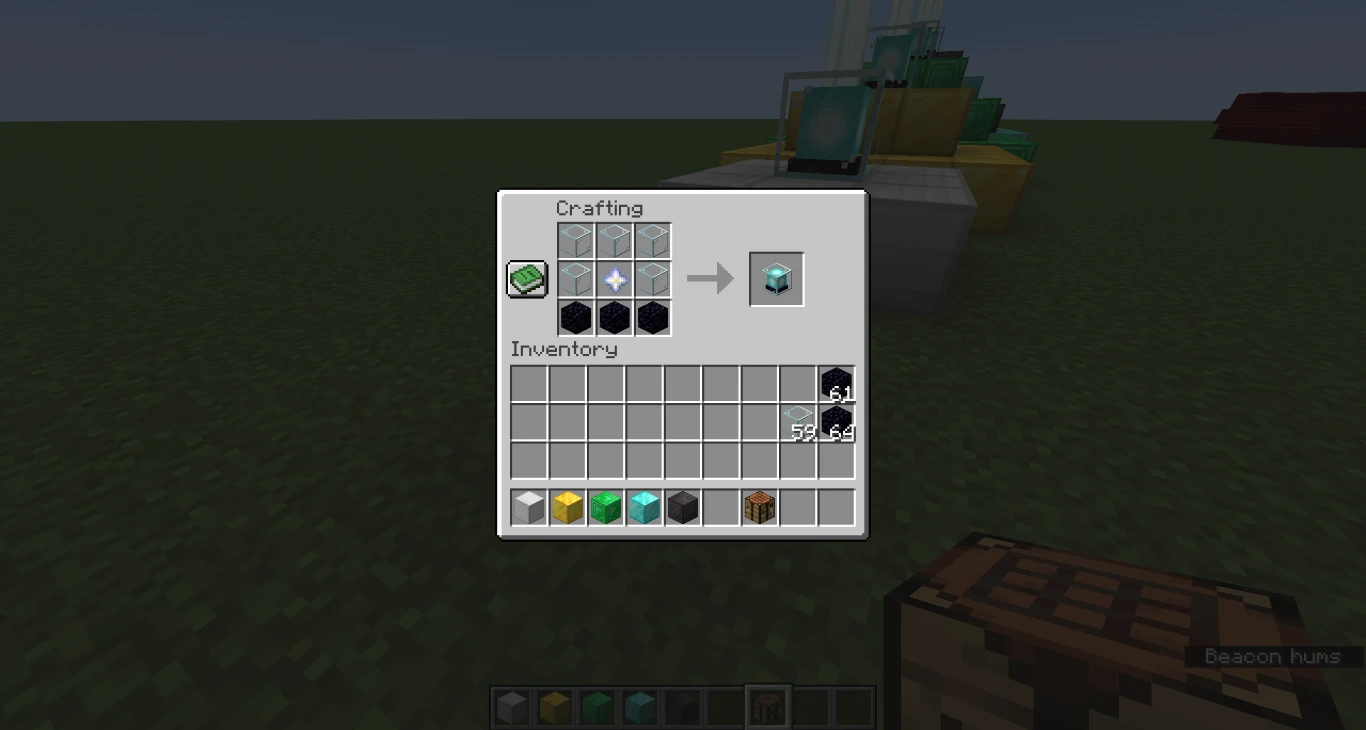
Task: Click the glass block in top-right crafting slot
Action: click(652, 240)
